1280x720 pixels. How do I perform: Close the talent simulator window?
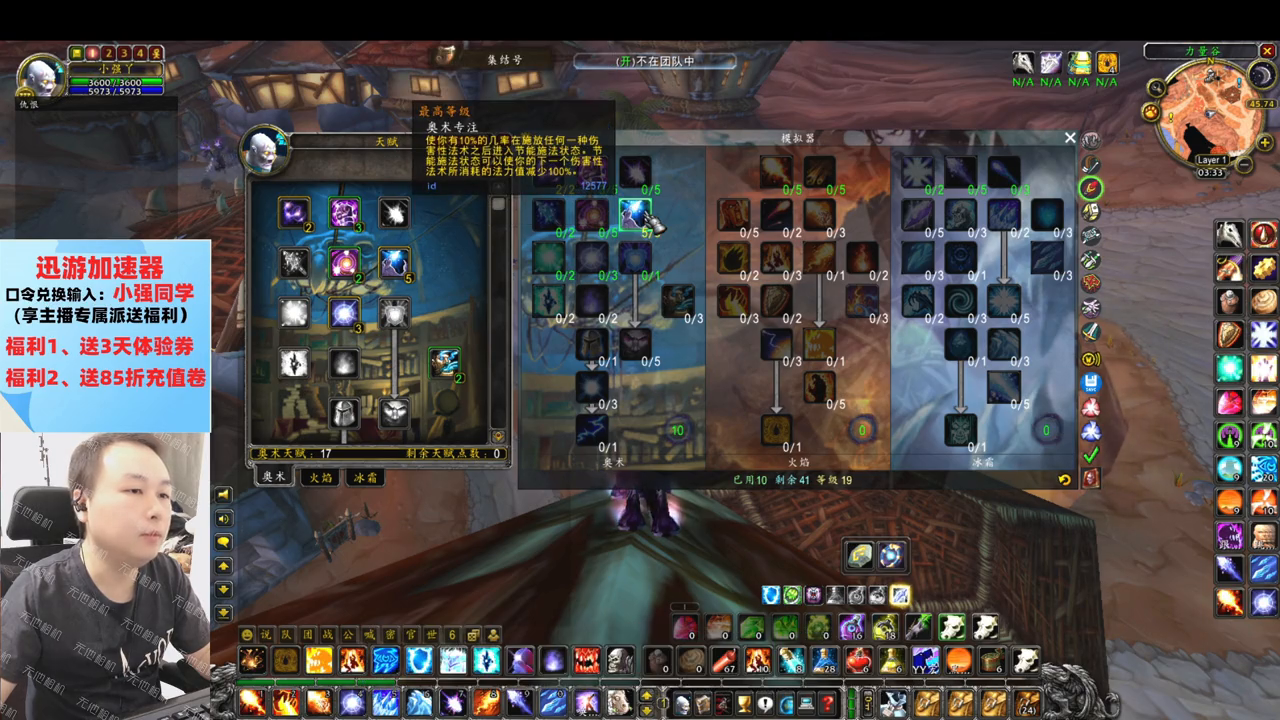click(x=1070, y=138)
